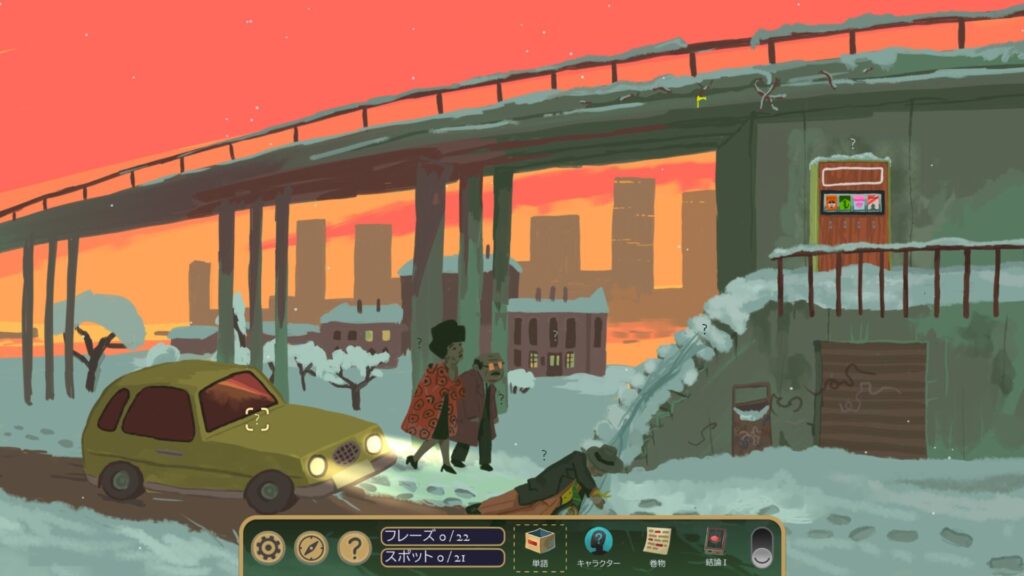Open the question mark help button

354,547
